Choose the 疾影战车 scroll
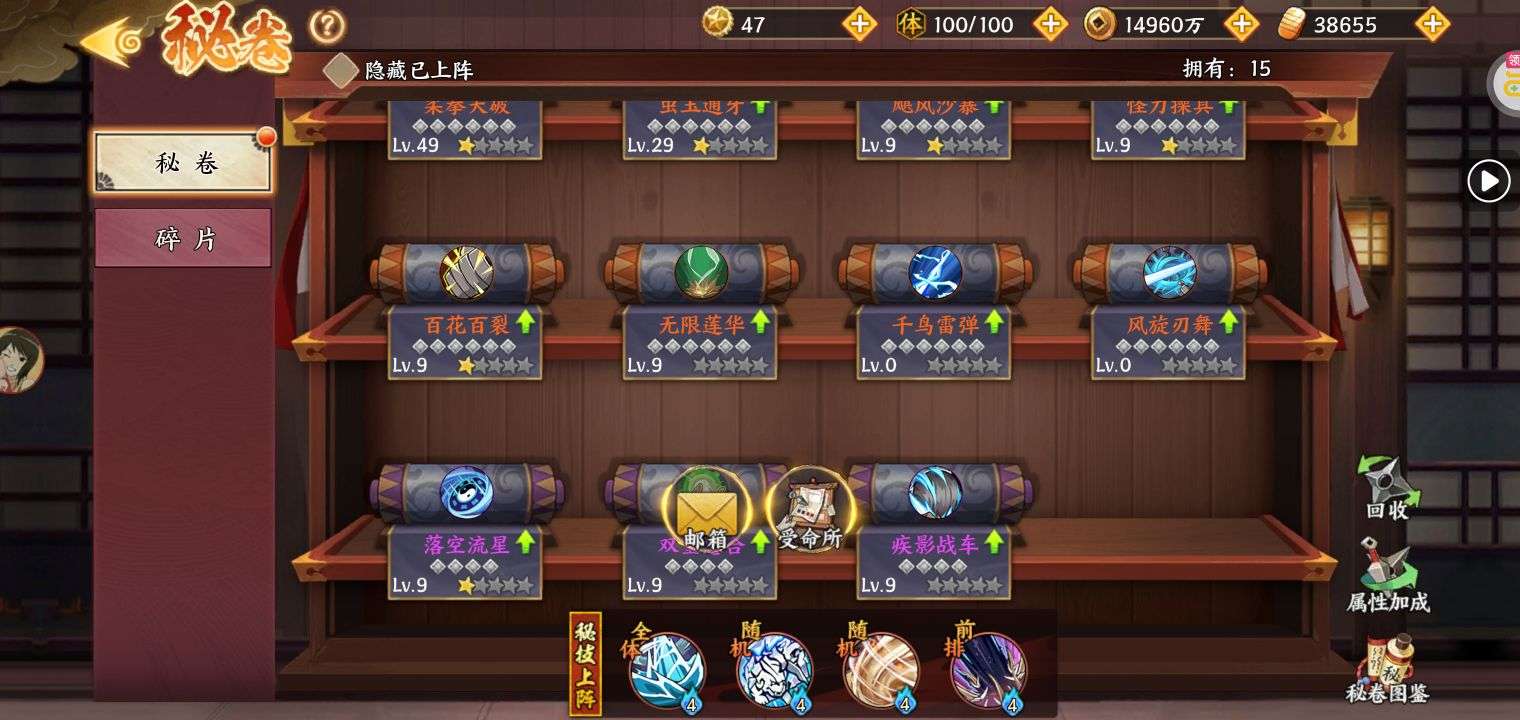 [935, 493]
